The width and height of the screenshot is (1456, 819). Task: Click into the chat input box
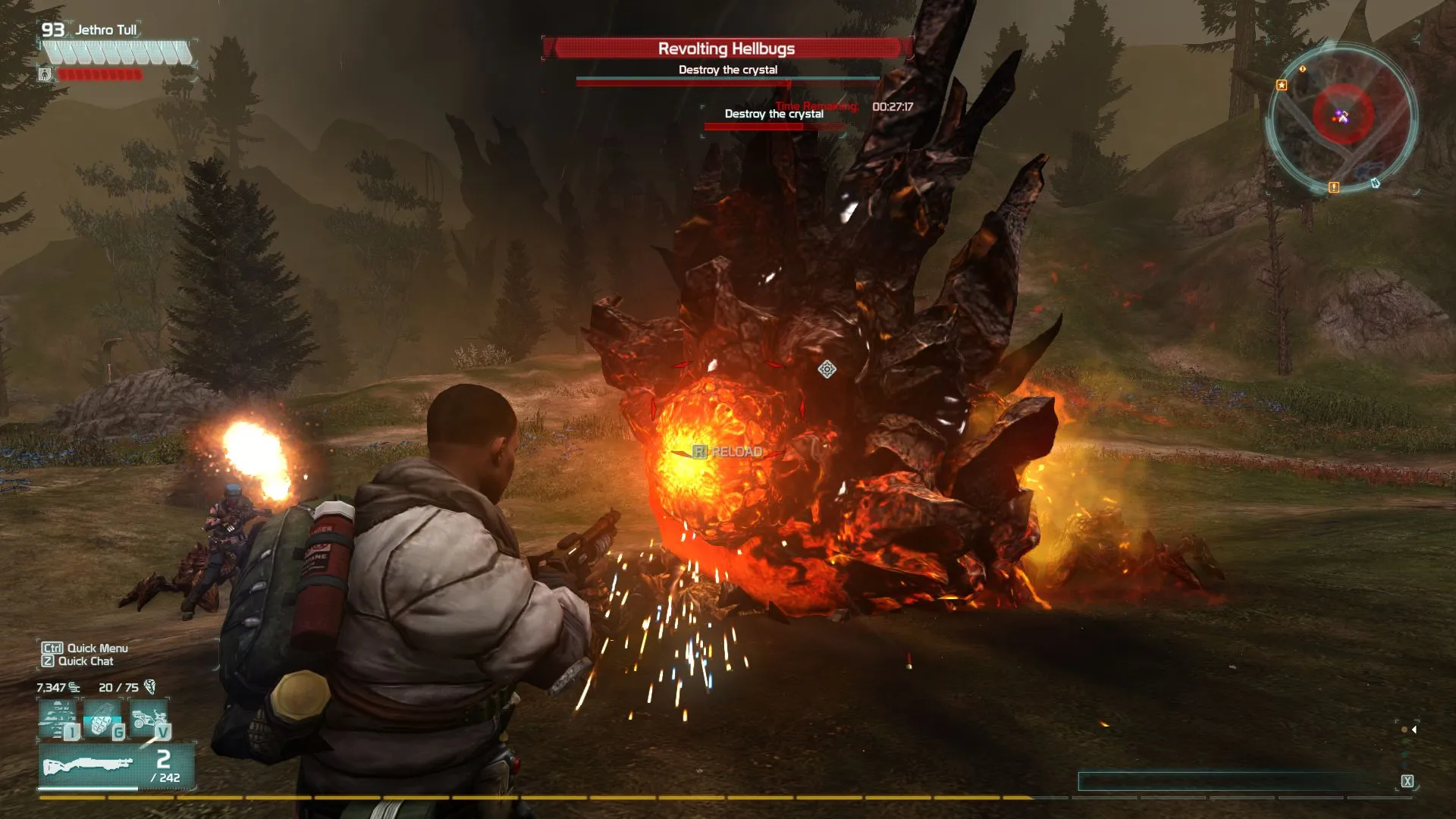pos(1236,781)
